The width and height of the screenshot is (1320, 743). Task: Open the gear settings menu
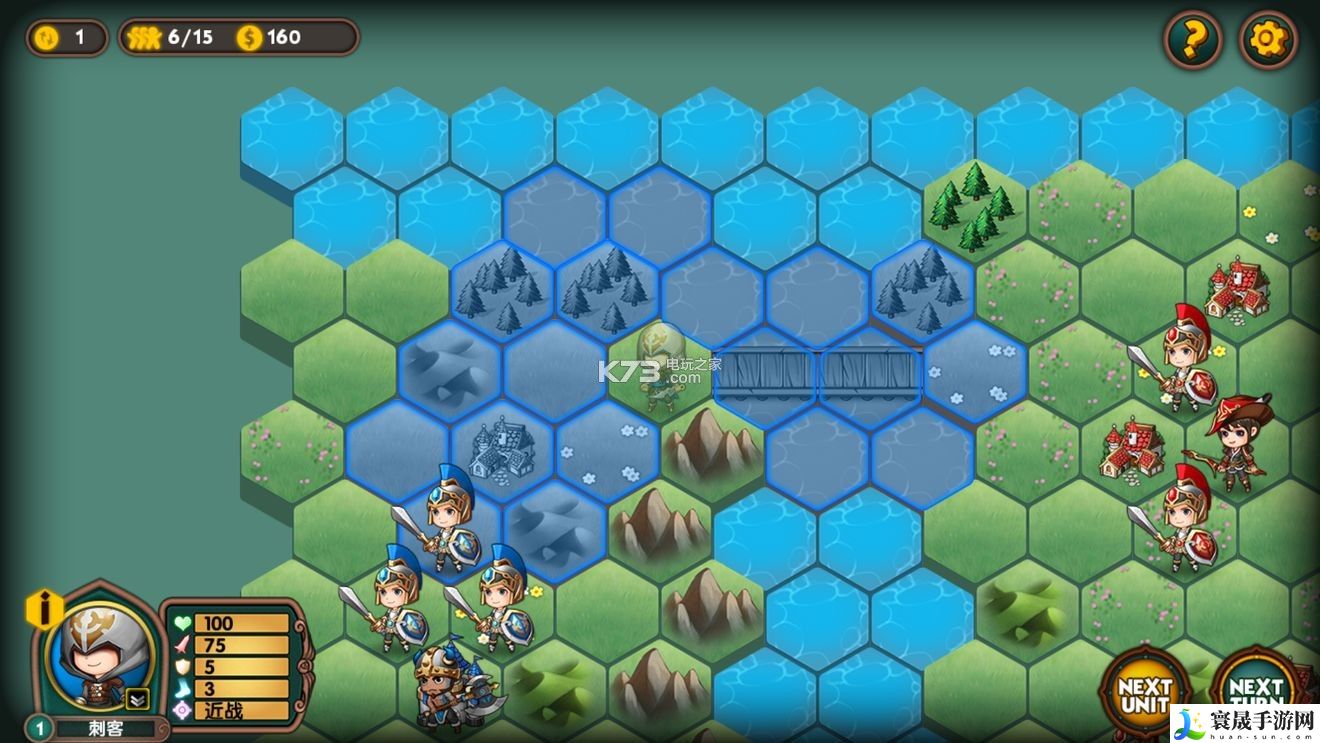[x=1267, y=40]
